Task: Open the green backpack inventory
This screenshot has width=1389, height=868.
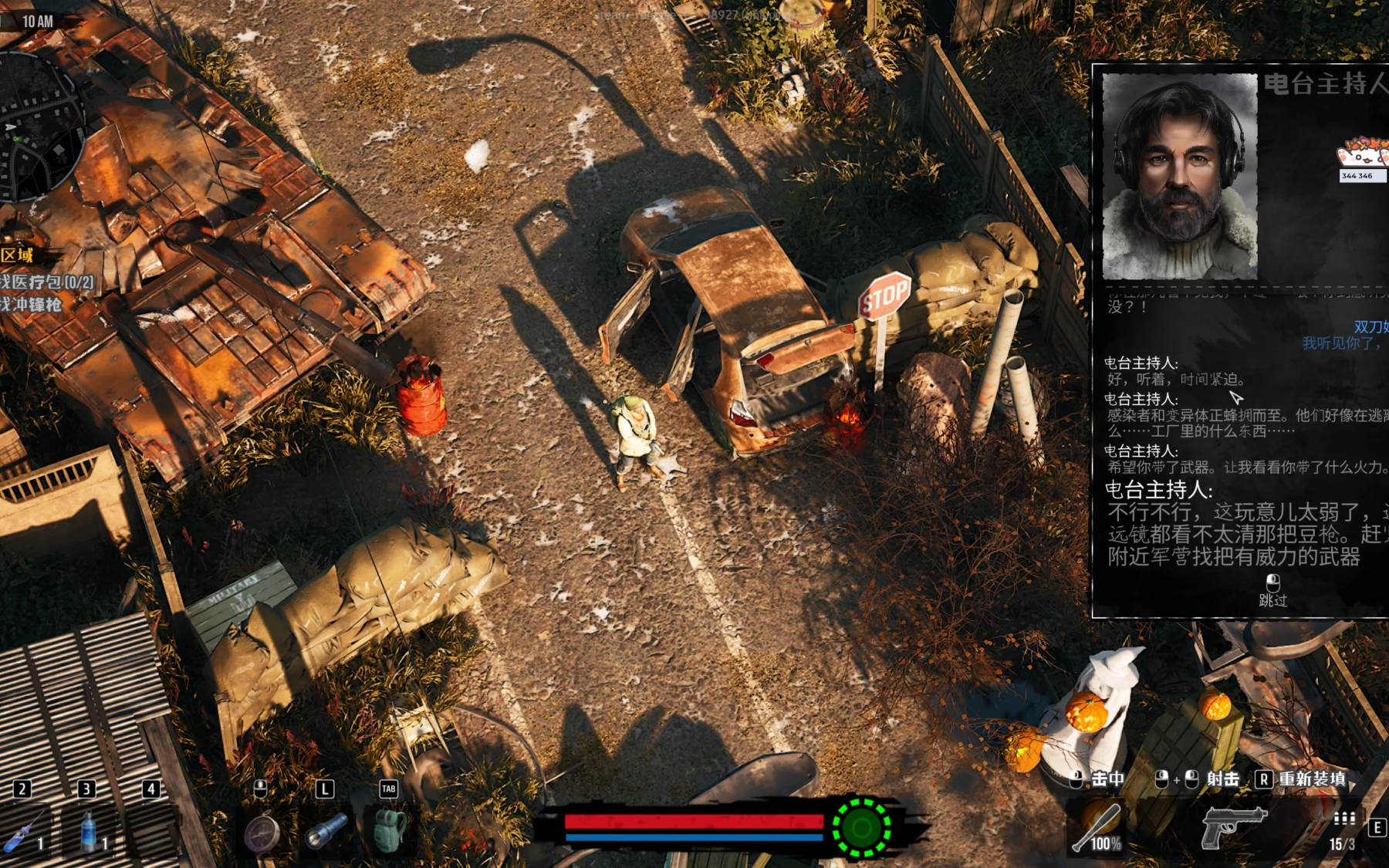Action: tap(390, 830)
